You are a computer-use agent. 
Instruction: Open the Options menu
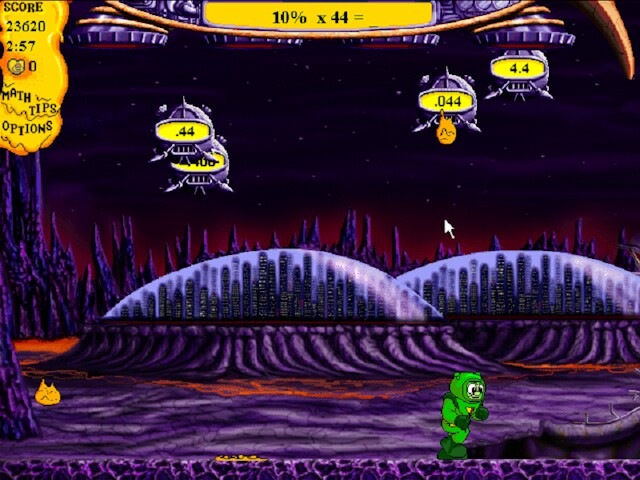click(x=27, y=128)
